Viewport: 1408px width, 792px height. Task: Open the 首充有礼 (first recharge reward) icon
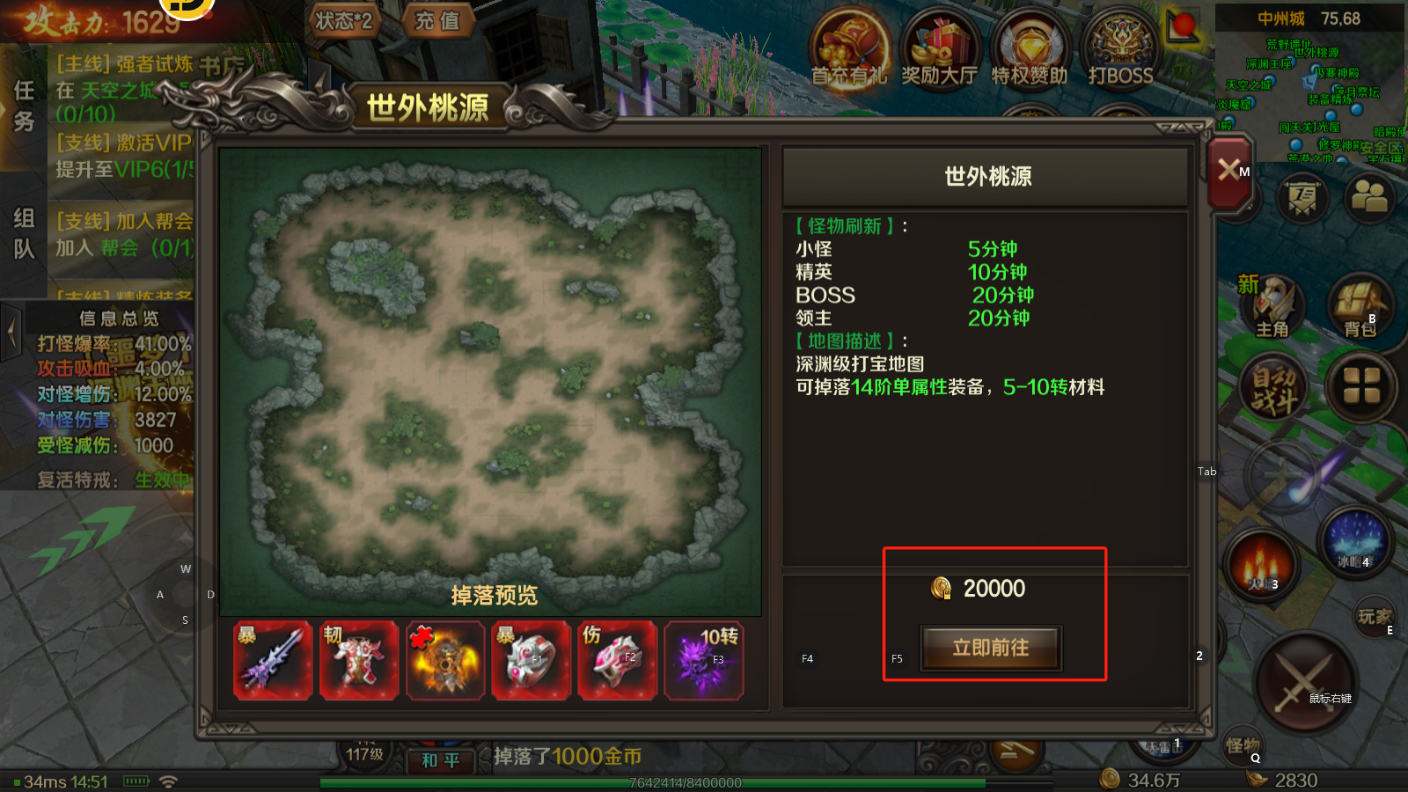click(x=849, y=47)
